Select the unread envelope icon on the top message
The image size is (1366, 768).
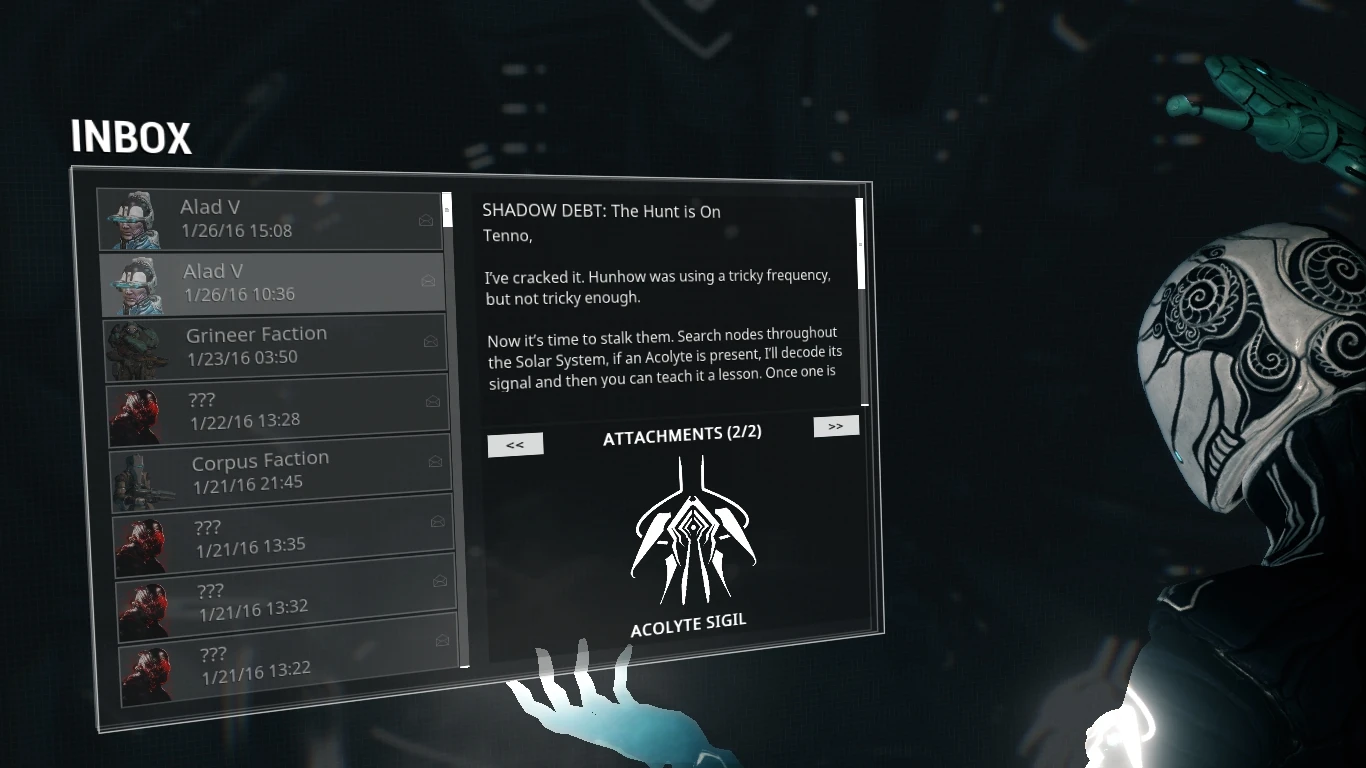point(425,221)
